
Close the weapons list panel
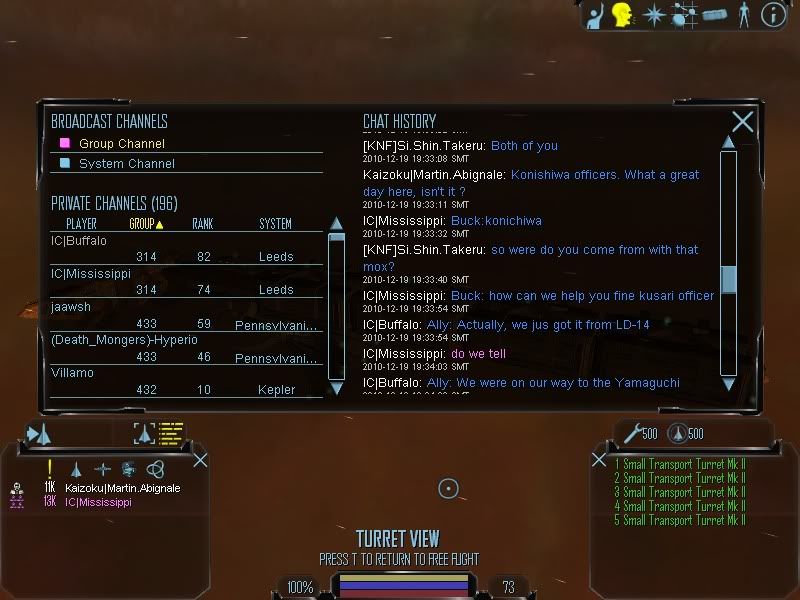click(x=599, y=460)
